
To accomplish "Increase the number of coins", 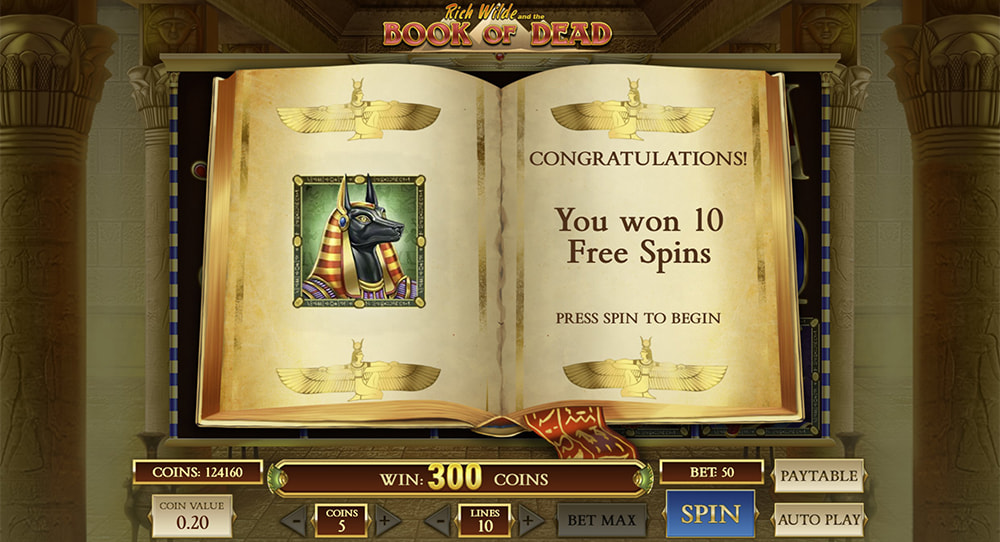I will click(x=387, y=520).
